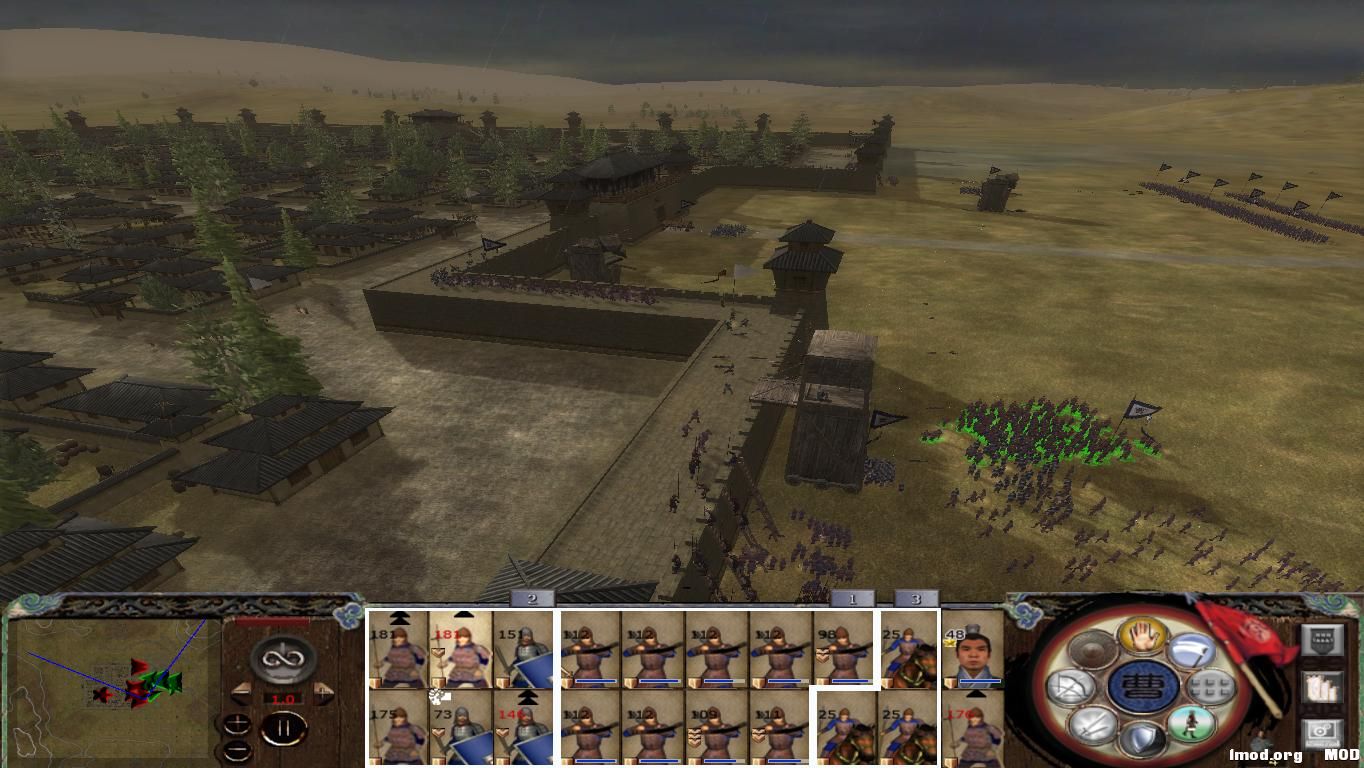Open the battle scrolls panel icon
Viewport: 1364px width, 768px height.
1323,688
